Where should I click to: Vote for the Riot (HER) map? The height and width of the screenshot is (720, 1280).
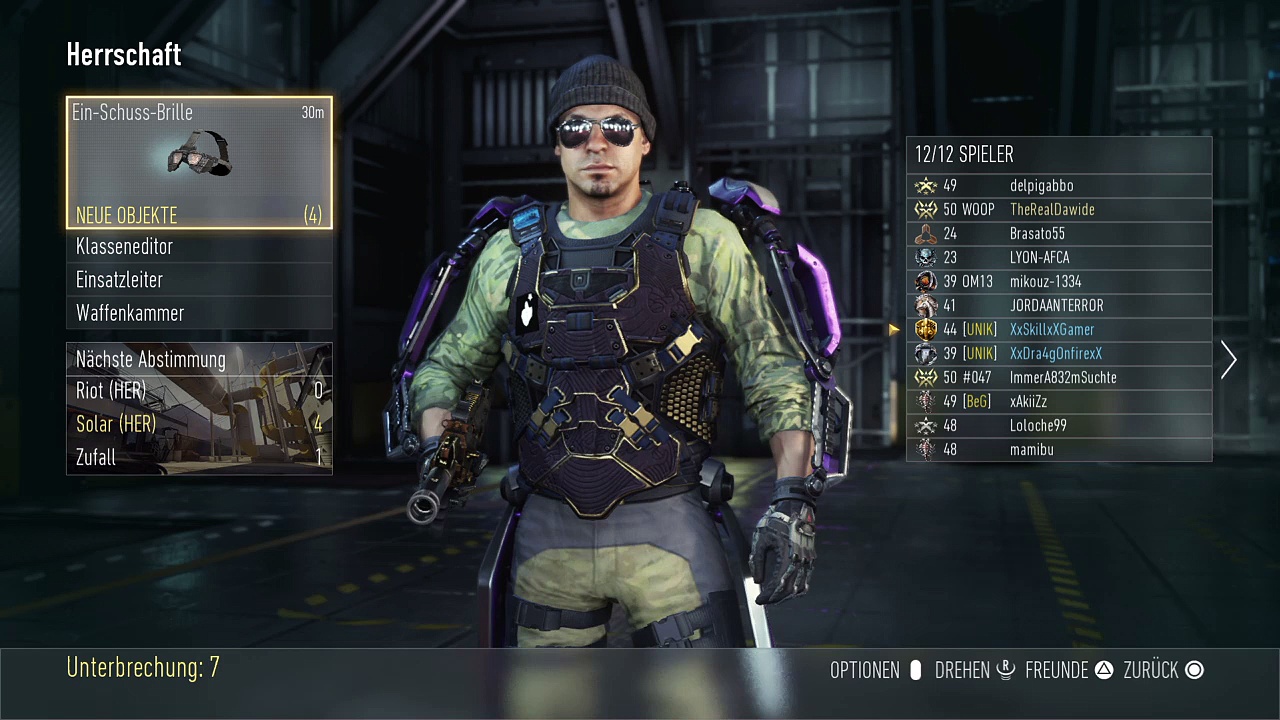(199, 391)
